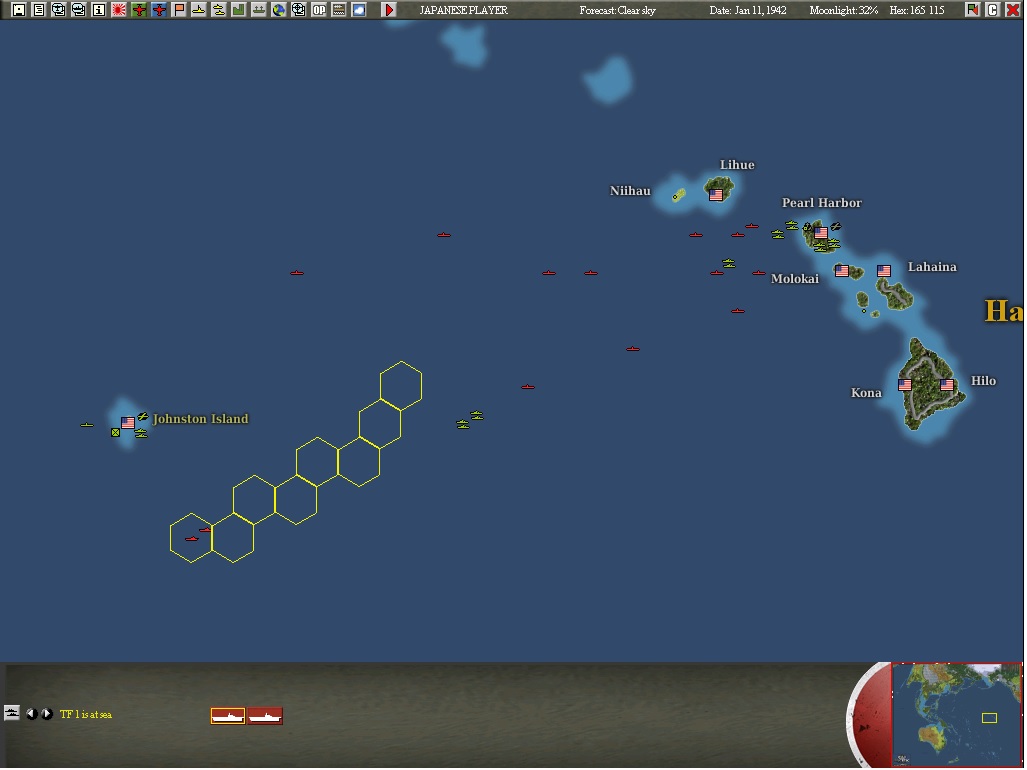
Task: Click the orange flag toolbar icon
Action: (x=179, y=10)
